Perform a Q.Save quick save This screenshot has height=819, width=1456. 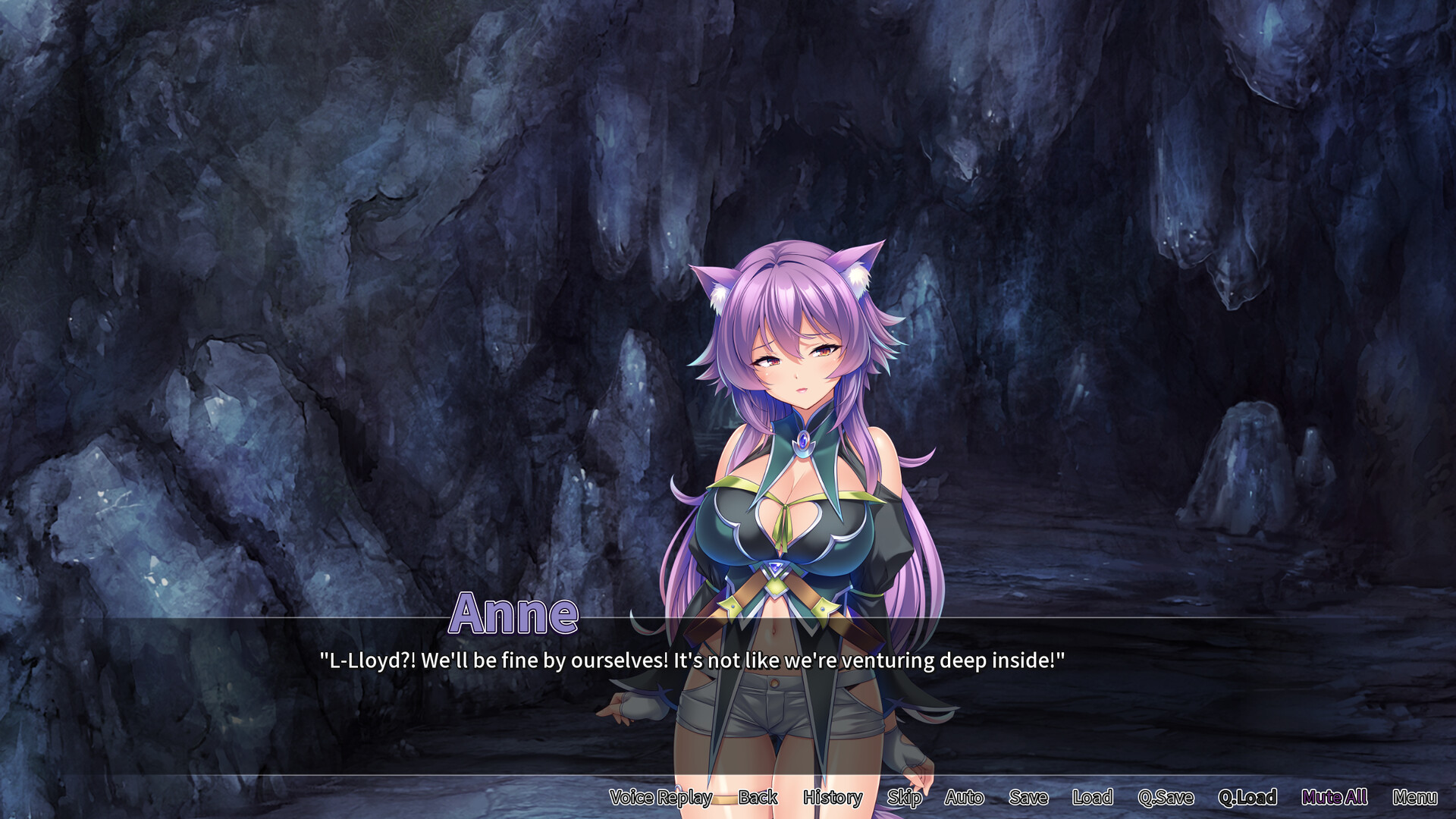1166,798
